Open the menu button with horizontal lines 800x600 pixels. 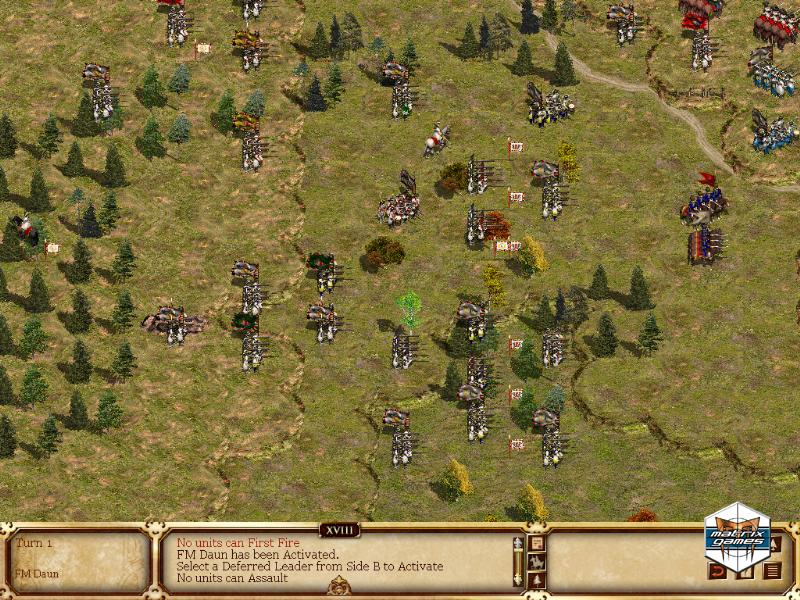772,571
